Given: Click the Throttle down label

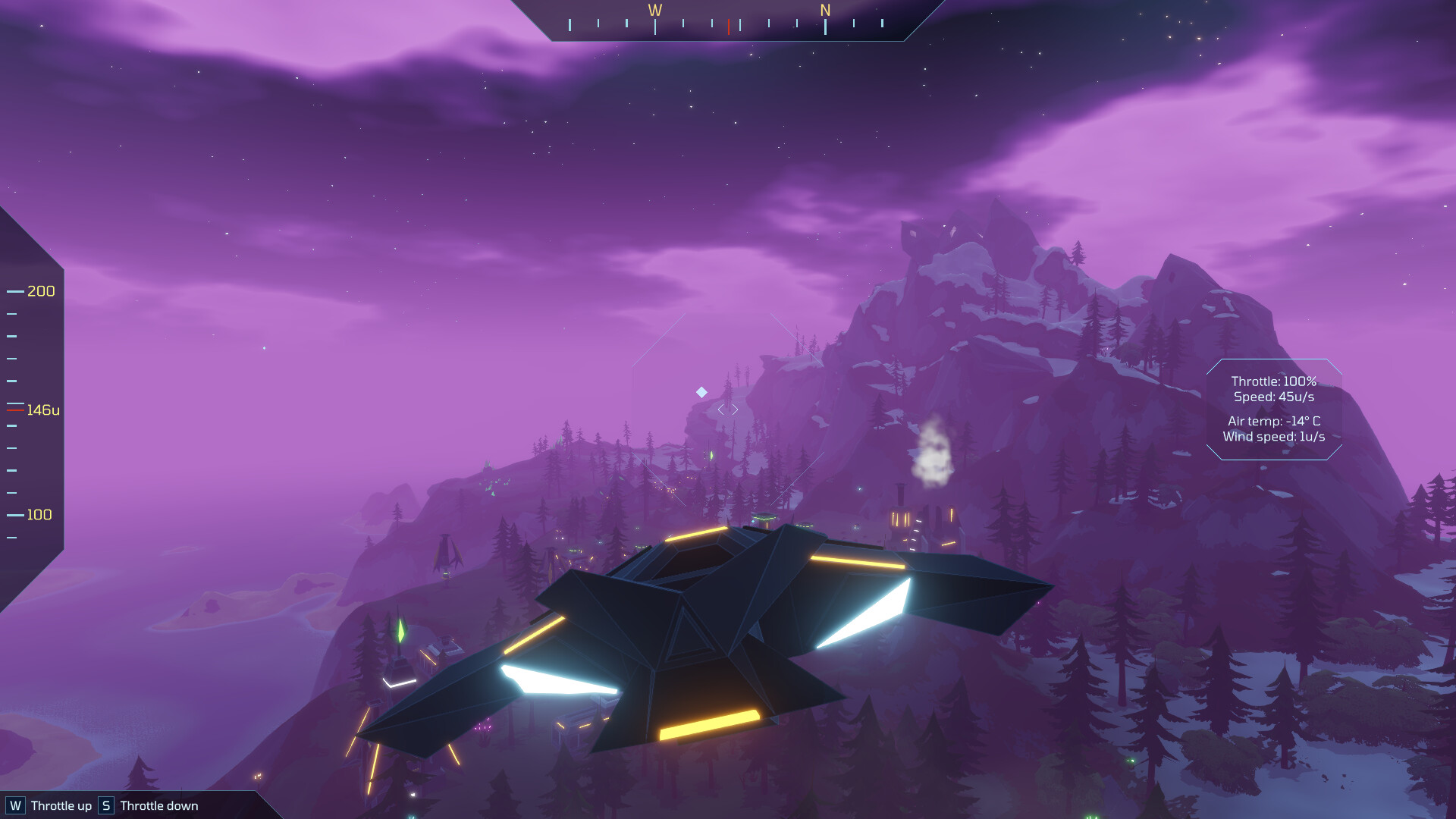Looking at the screenshot, I should pos(158,806).
